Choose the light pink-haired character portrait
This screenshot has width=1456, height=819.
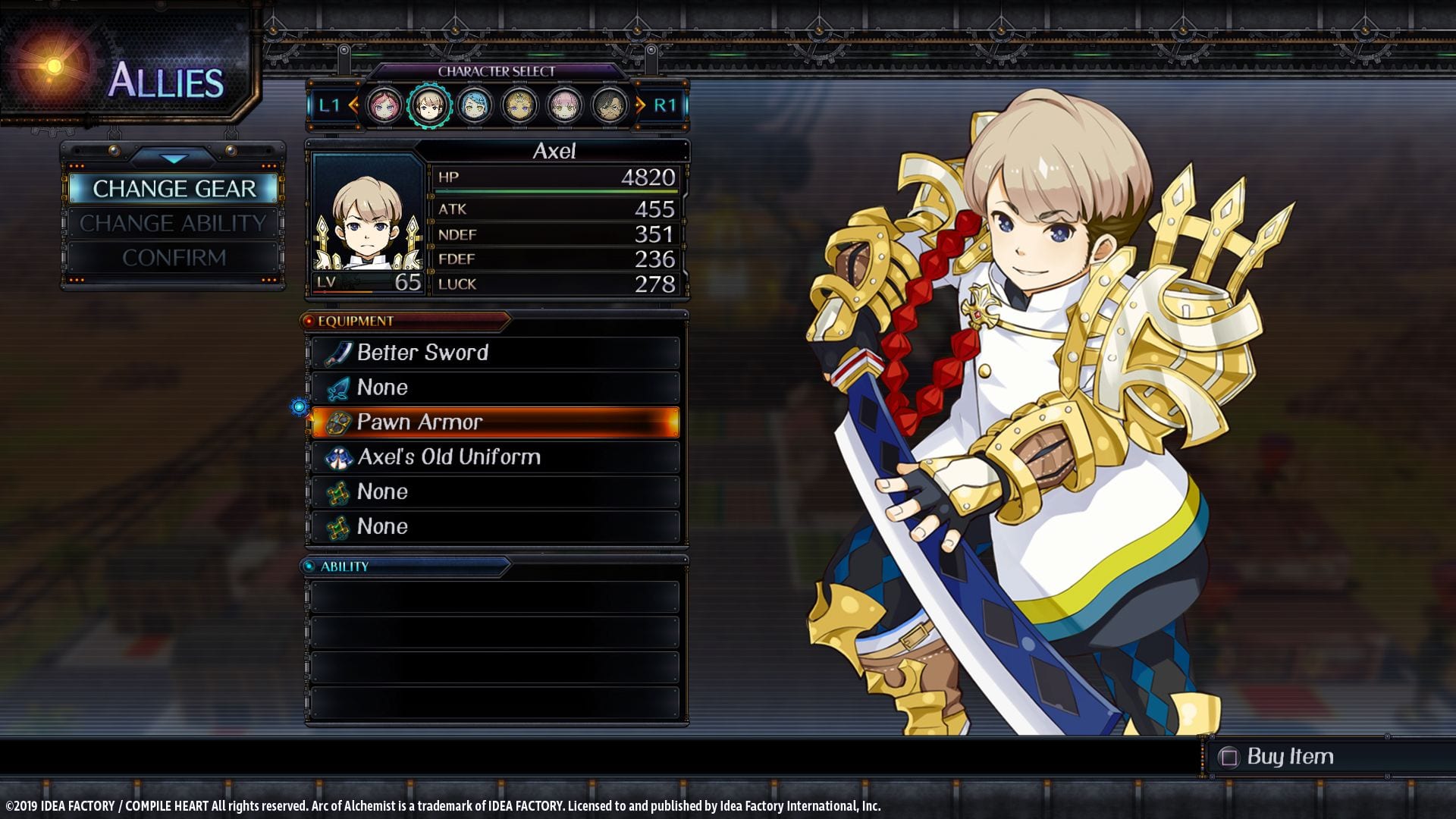[x=564, y=105]
